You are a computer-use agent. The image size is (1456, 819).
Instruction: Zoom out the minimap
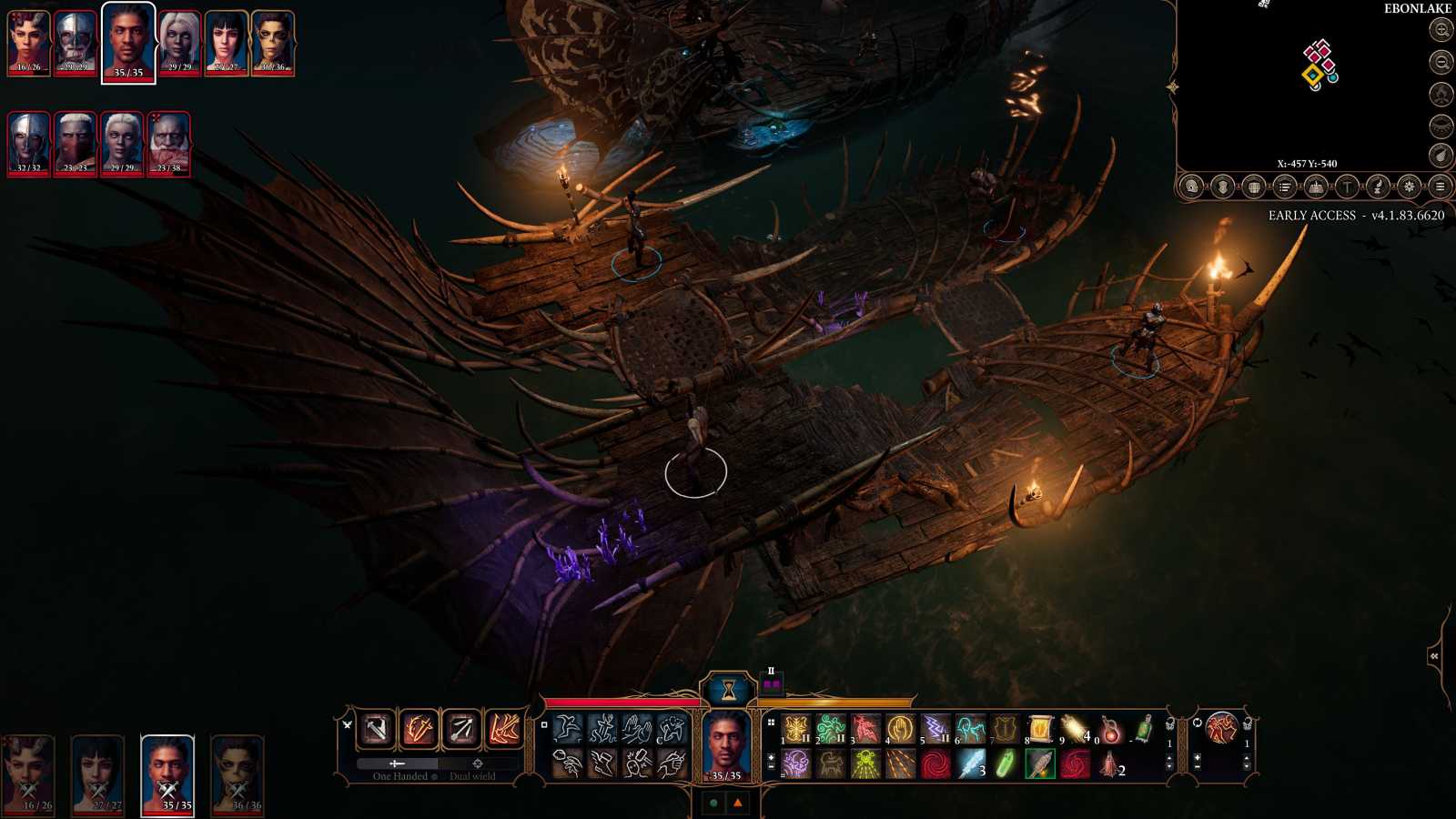1441,62
